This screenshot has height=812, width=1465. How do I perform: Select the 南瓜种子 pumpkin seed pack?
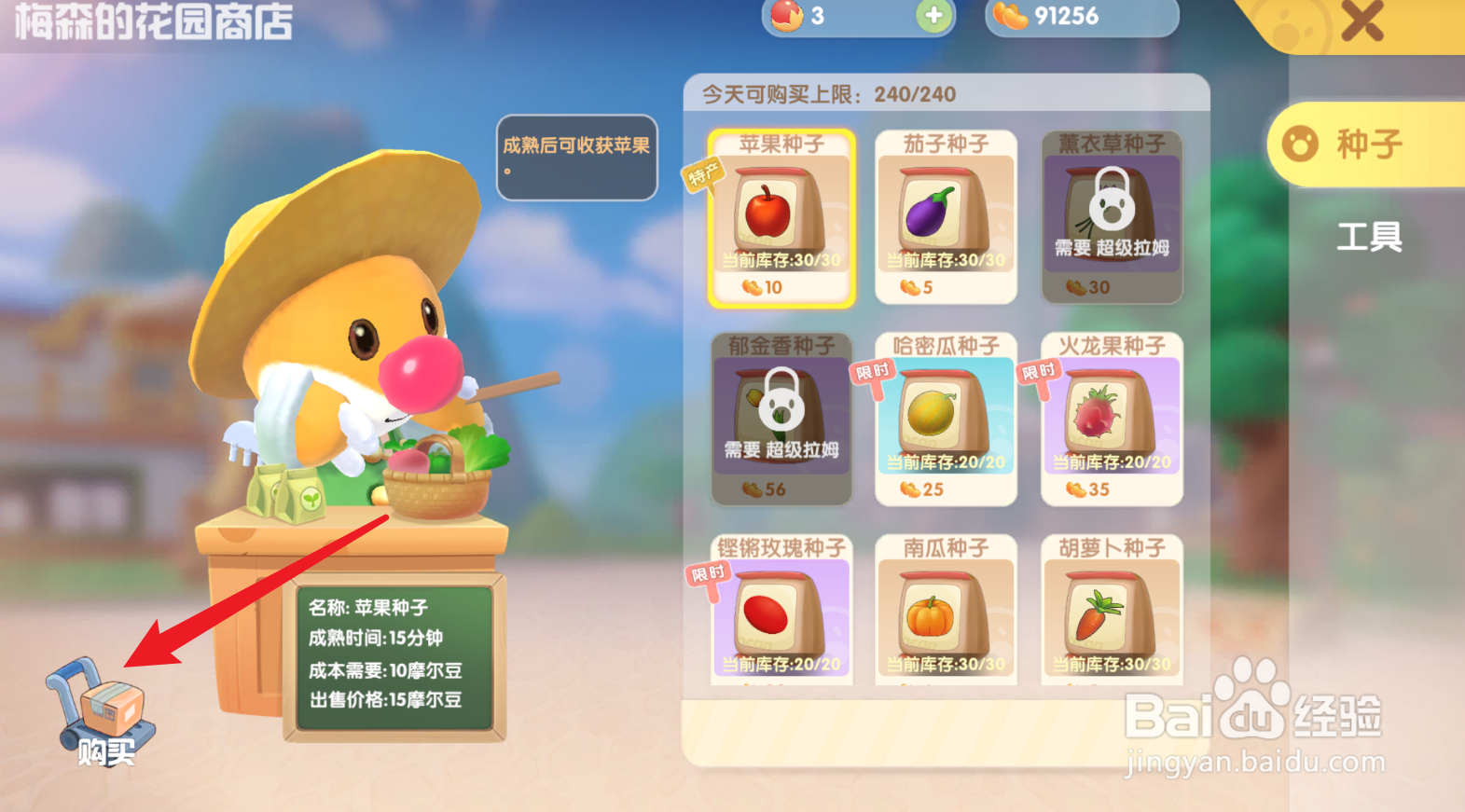tap(946, 611)
